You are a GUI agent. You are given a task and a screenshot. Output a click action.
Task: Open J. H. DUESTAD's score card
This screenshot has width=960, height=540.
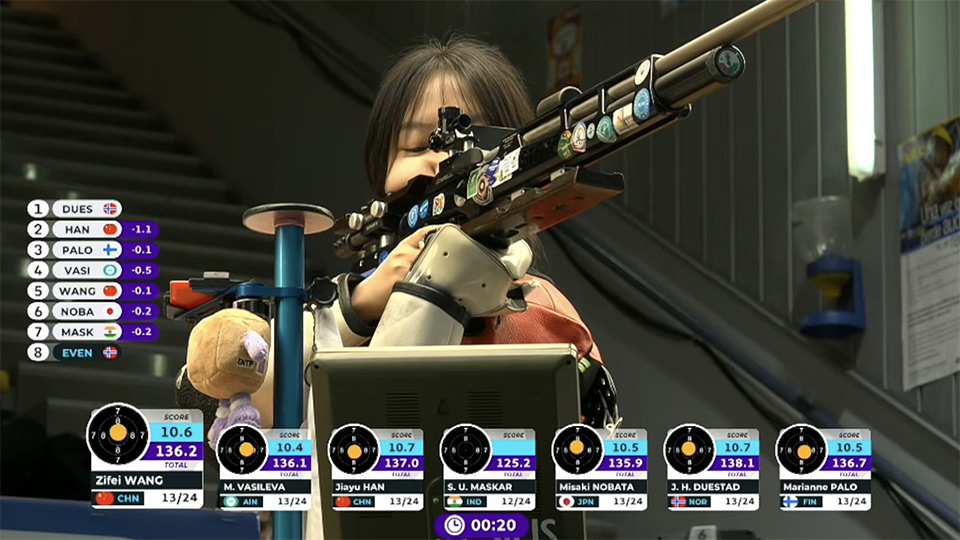pos(711,468)
